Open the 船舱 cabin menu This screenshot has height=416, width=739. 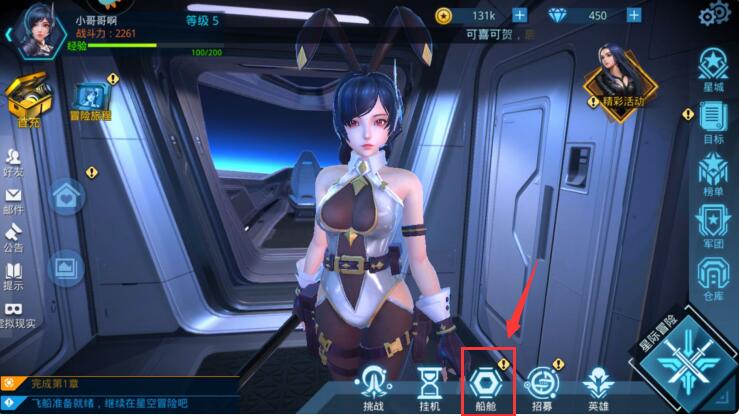point(486,385)
